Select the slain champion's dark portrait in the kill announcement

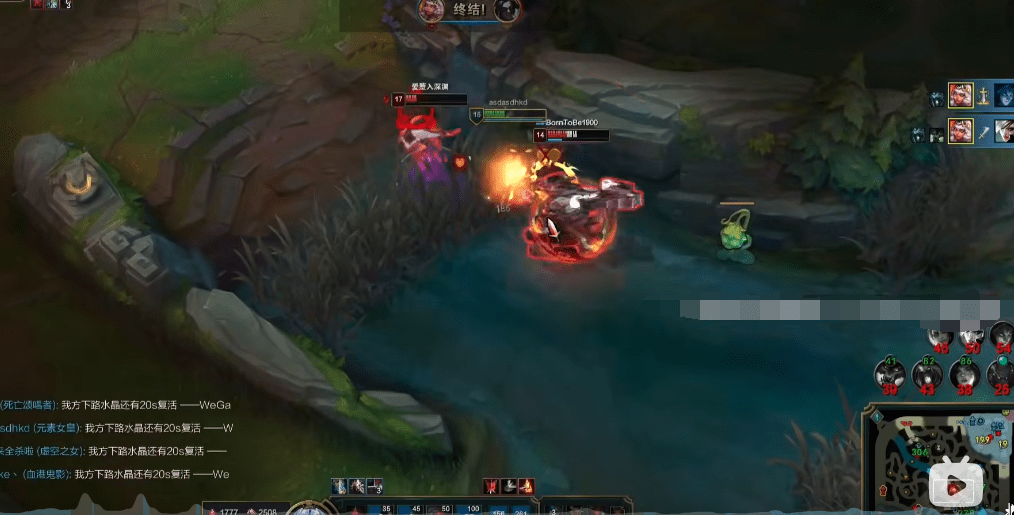pyautogui.click(x=507, y=10)
